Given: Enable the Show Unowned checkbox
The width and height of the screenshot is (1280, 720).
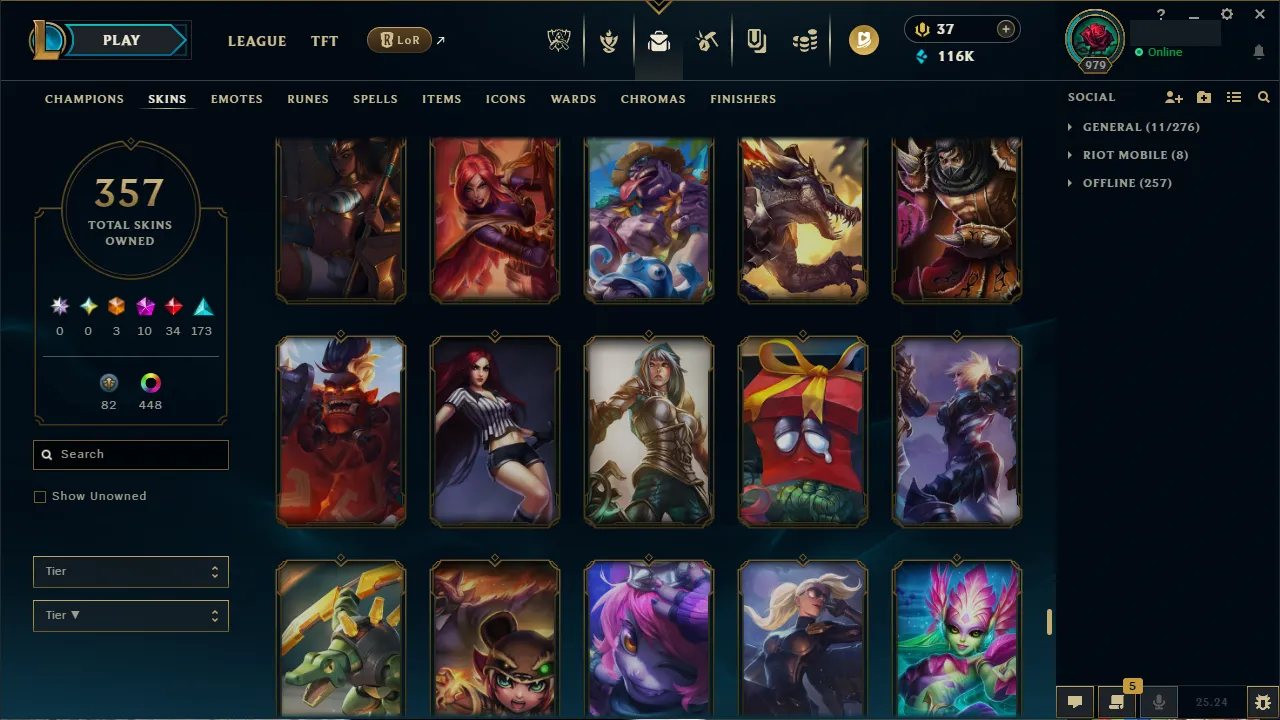Looking at the screenshot, I should coord(40,496).
